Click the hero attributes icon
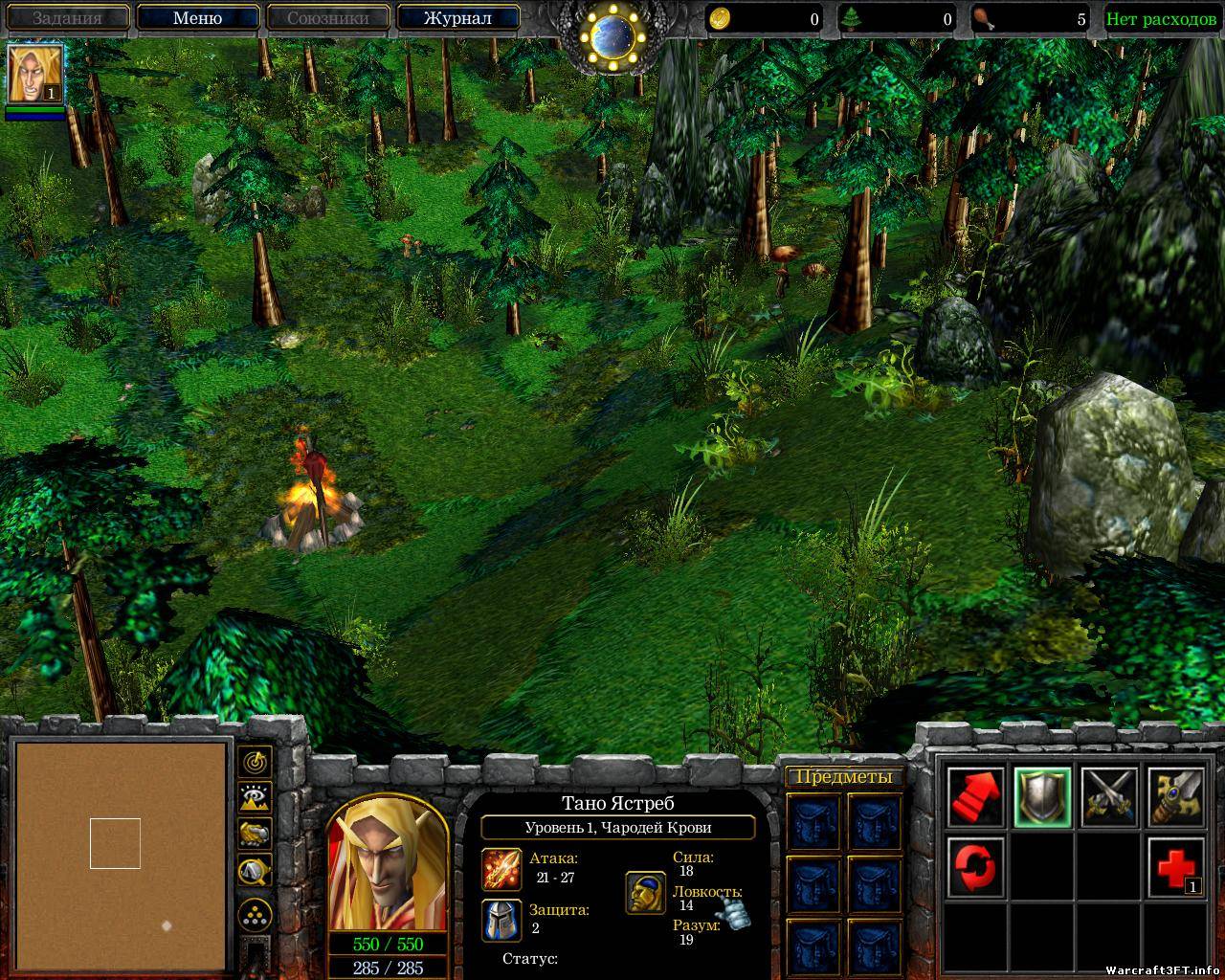Viewport: 1225px width, 980px height. coord(646,892)
